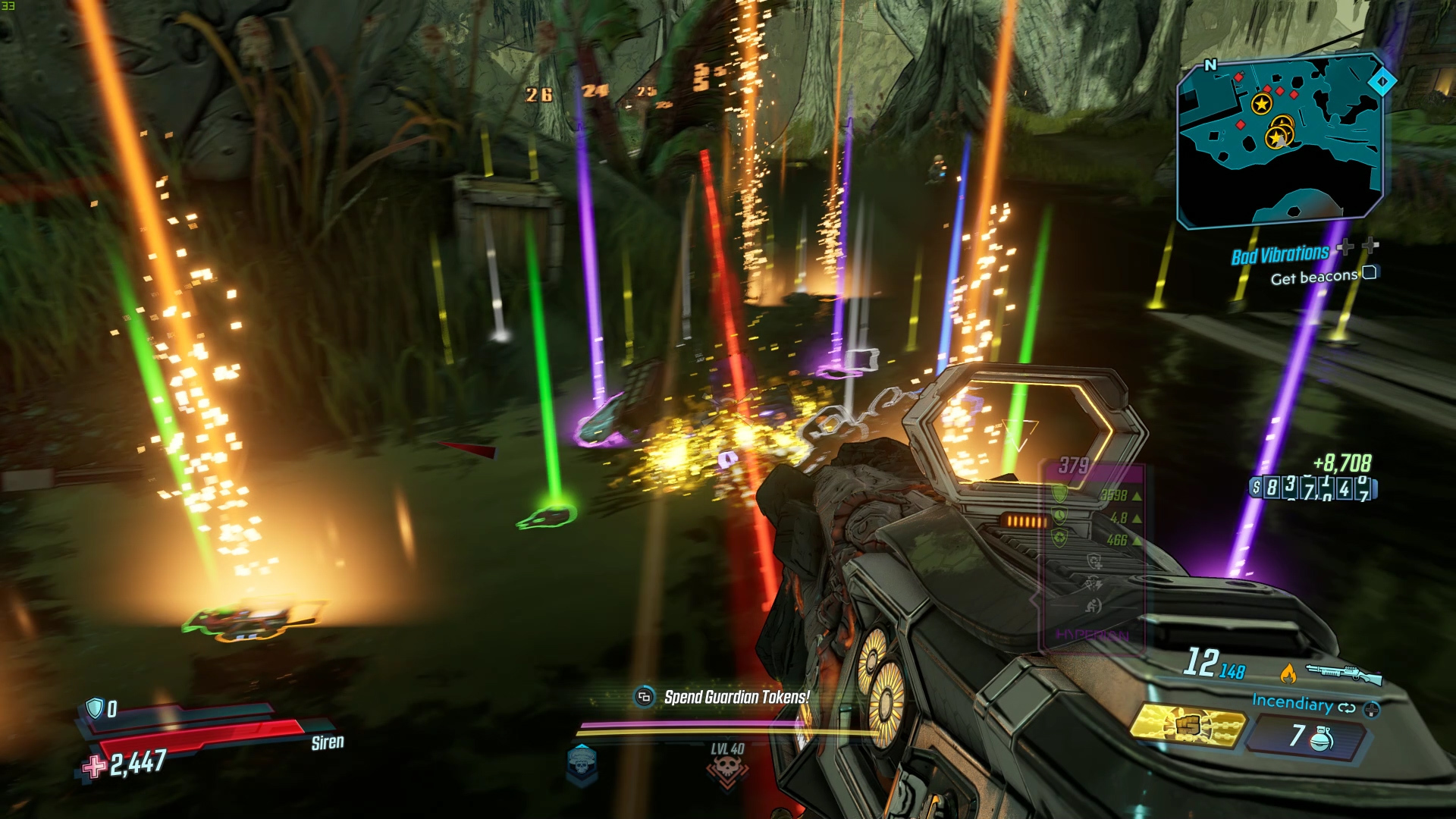This screenshot has width=1456, height=819.
Task: Click the Spend Guardian Tokens prompt
Action: coord(736,698)
